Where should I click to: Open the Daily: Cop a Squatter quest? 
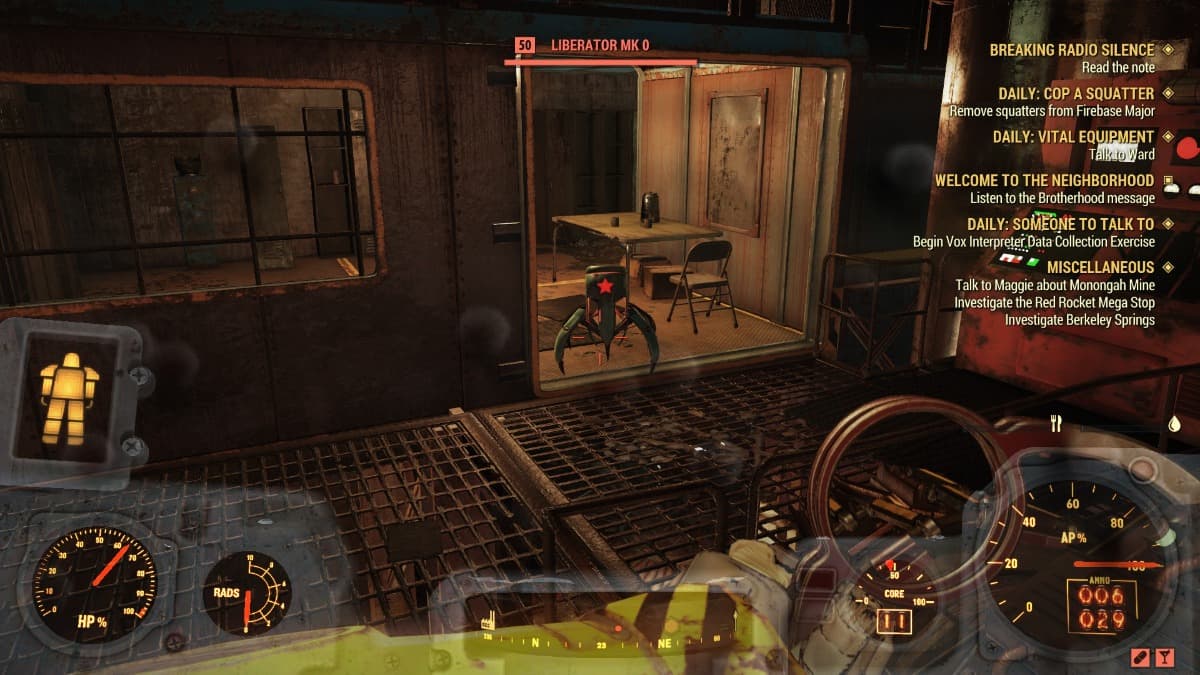(x=1076, y=94)
